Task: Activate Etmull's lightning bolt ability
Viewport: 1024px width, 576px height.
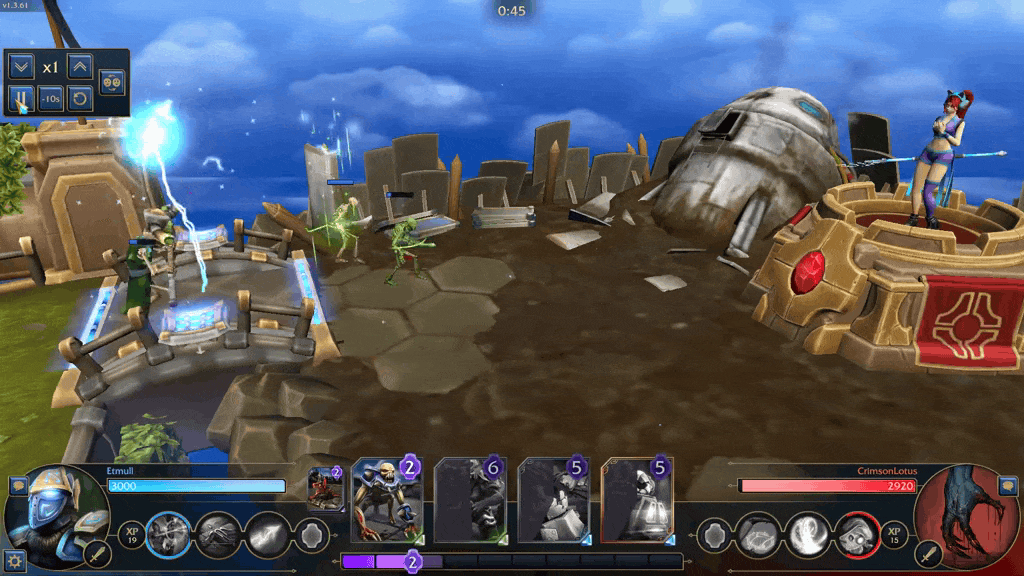Action: [267, 535]
